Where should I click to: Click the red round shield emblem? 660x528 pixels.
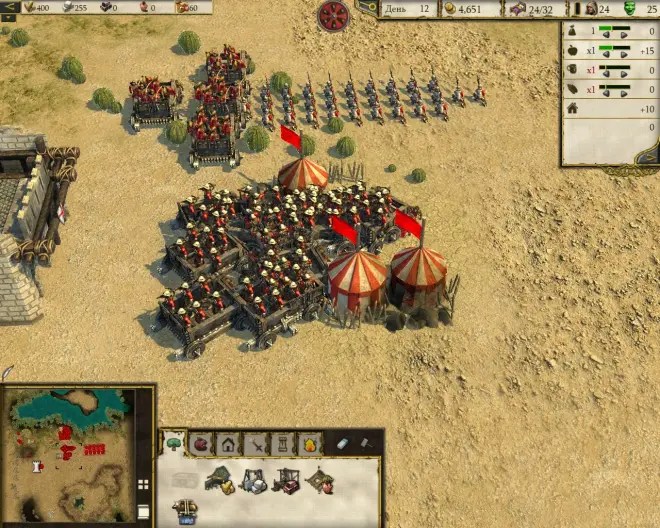coord(333,15)
